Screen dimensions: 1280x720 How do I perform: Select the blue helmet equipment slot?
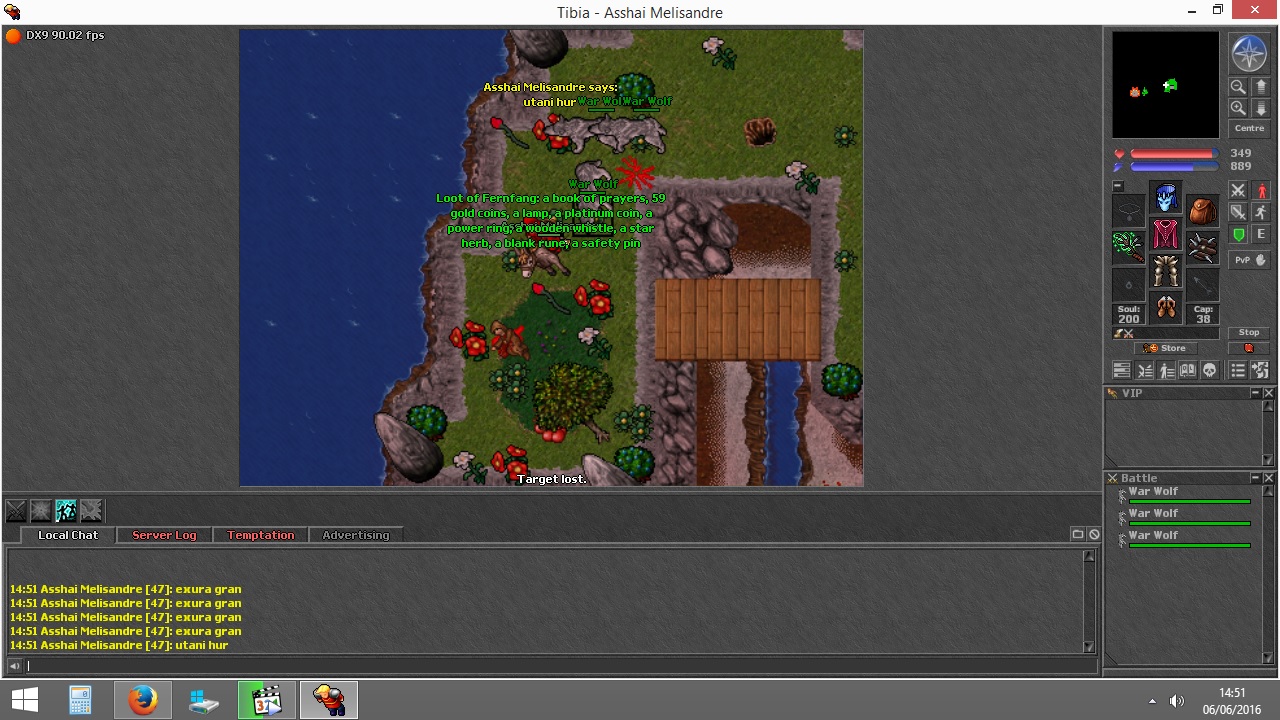click(1165, 197)
